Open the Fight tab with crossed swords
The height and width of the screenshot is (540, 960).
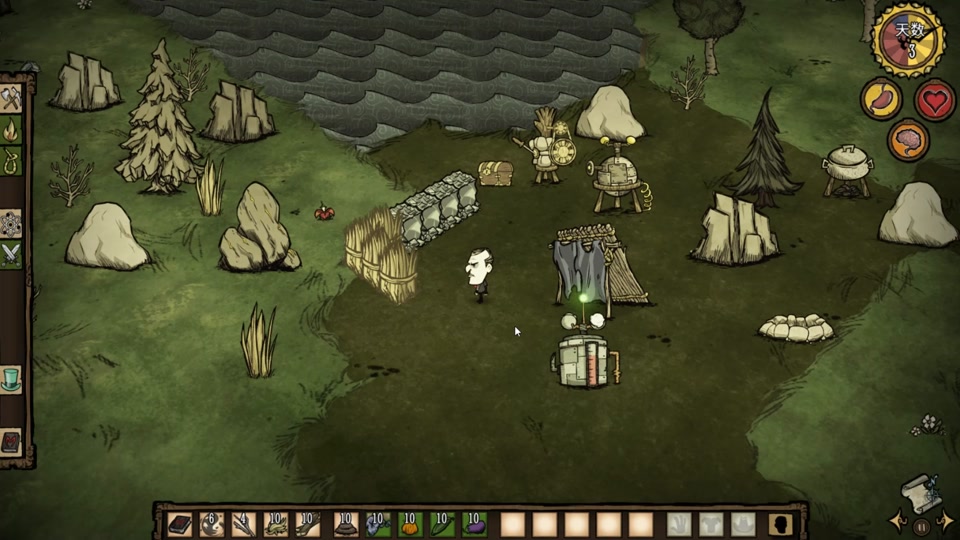(11, 255)
